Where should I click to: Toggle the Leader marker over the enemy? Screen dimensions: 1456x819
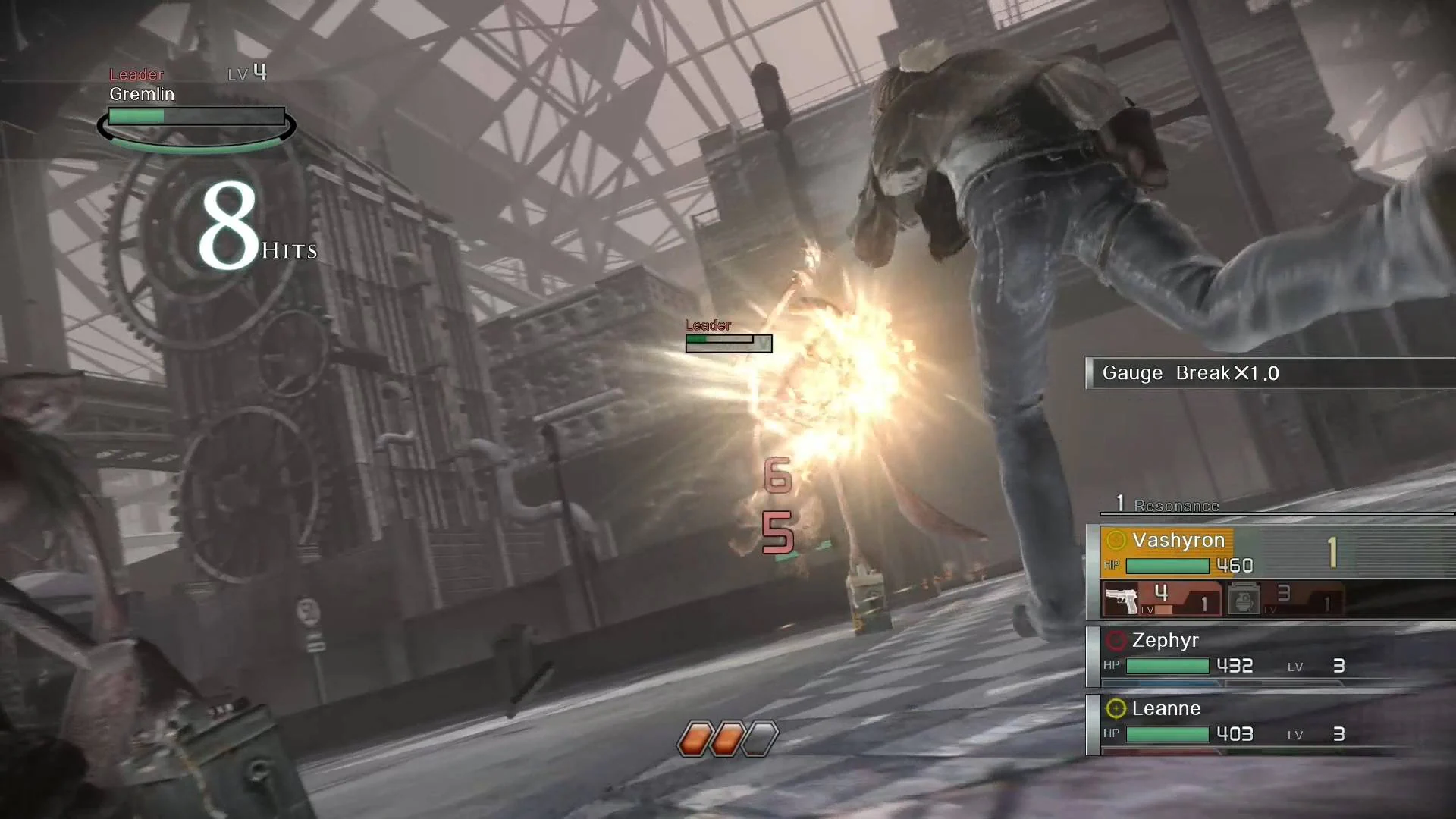pos(707,325)
